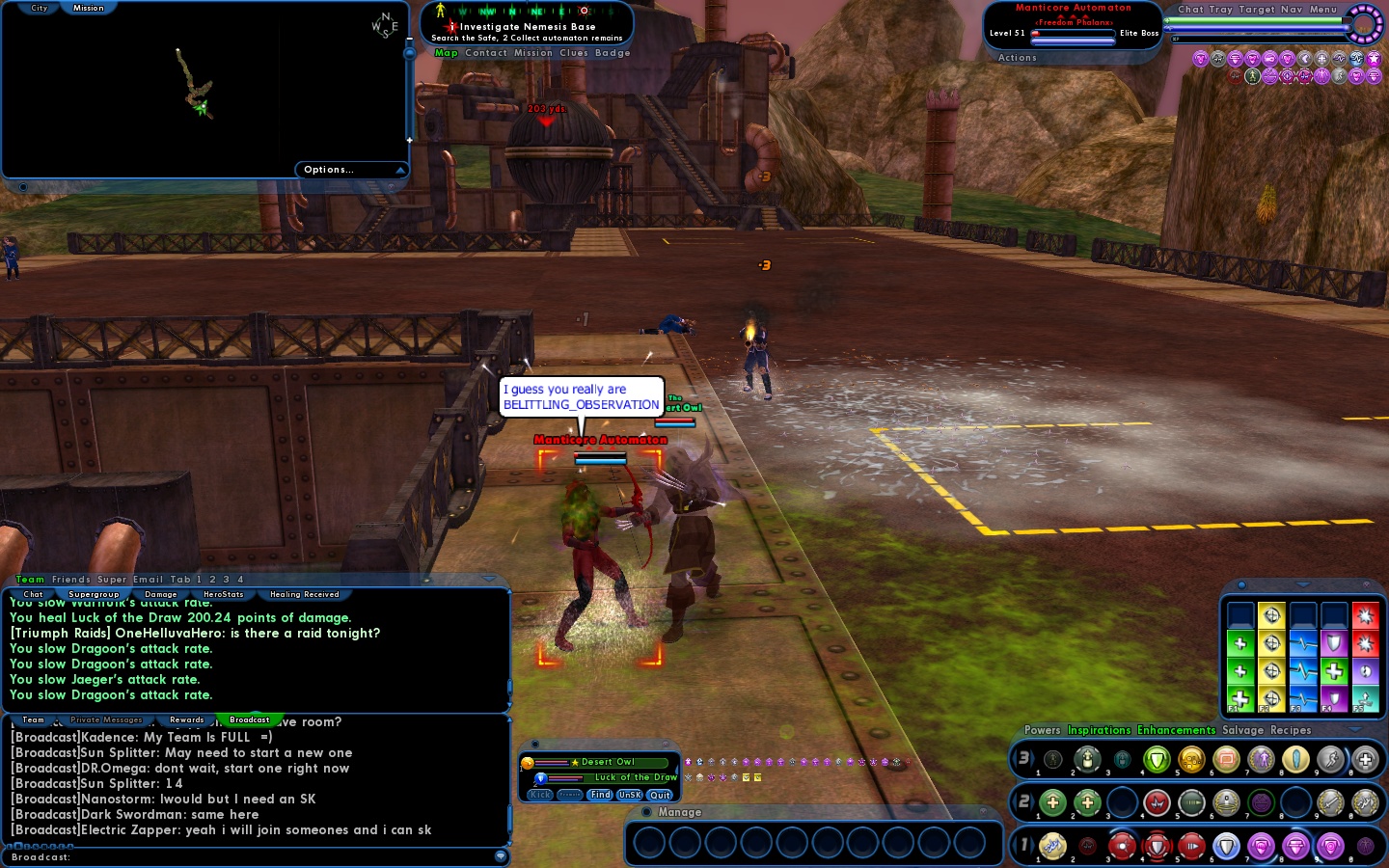
Task: Open the Friends window
Action: click(x=71, y=580)
